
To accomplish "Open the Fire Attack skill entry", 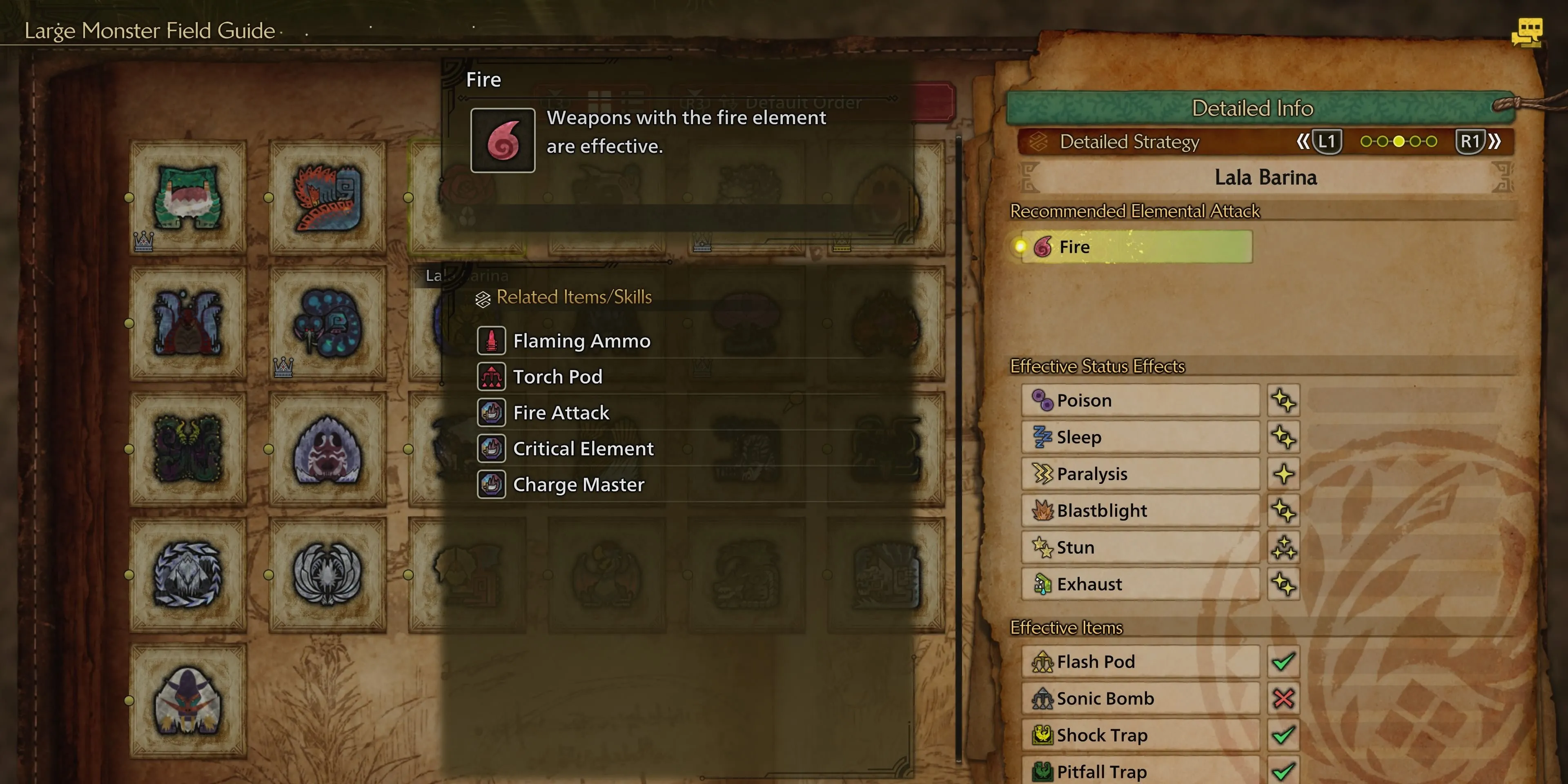I will click(561, 413).
